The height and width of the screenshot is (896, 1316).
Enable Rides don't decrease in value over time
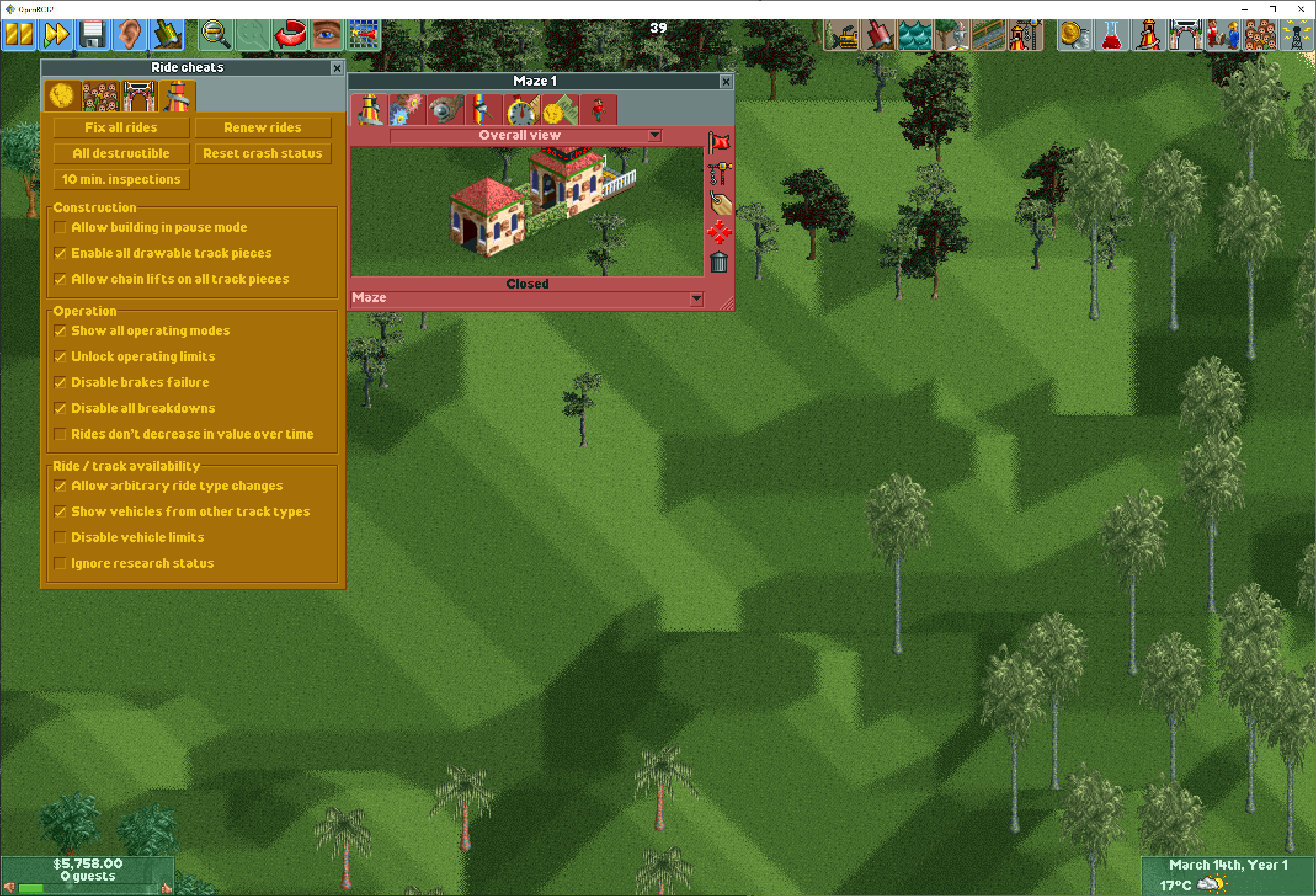(60, 434)
